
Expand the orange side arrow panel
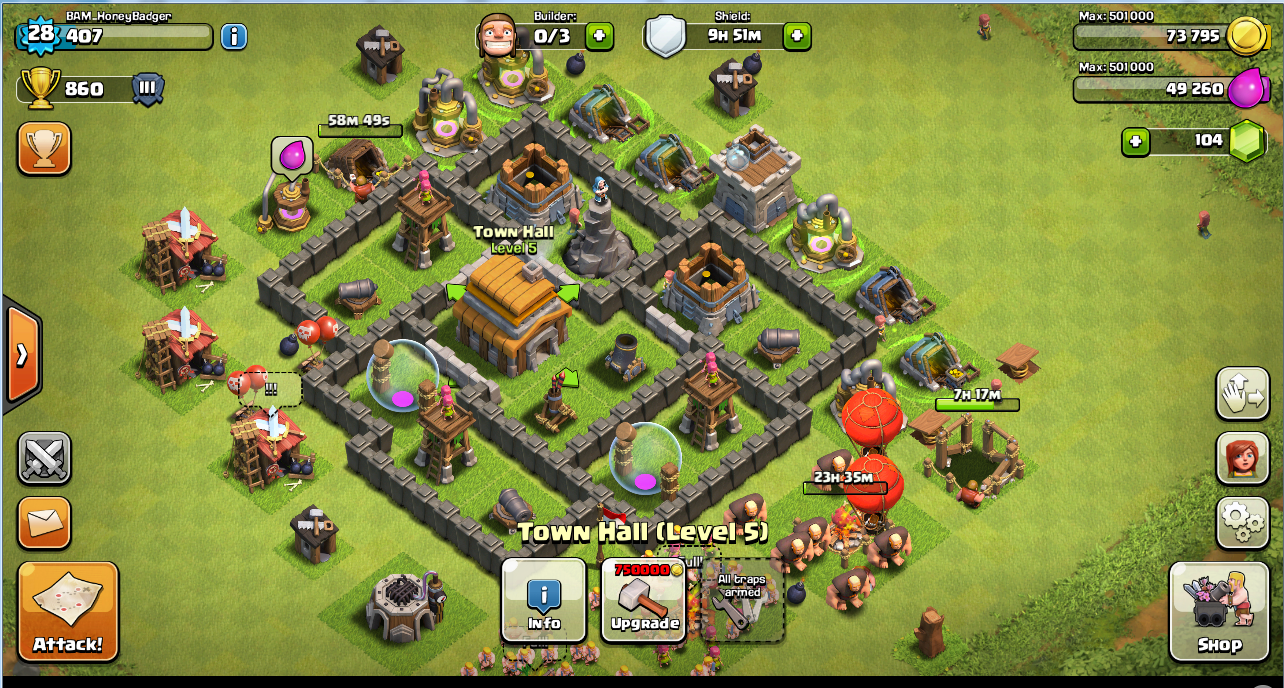click(x=22, y=354)
